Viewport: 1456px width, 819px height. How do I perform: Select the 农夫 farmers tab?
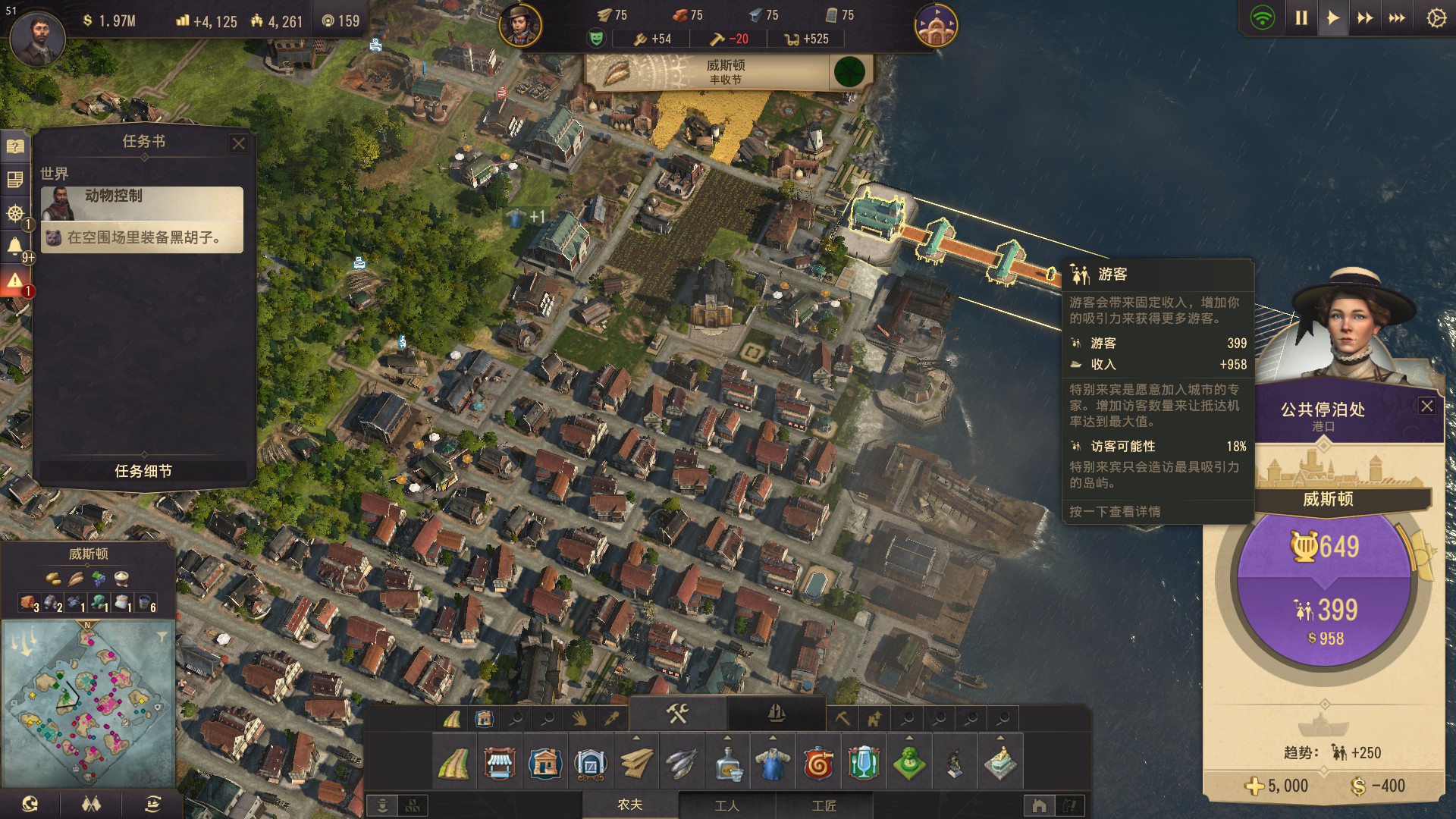coord(629,805)
